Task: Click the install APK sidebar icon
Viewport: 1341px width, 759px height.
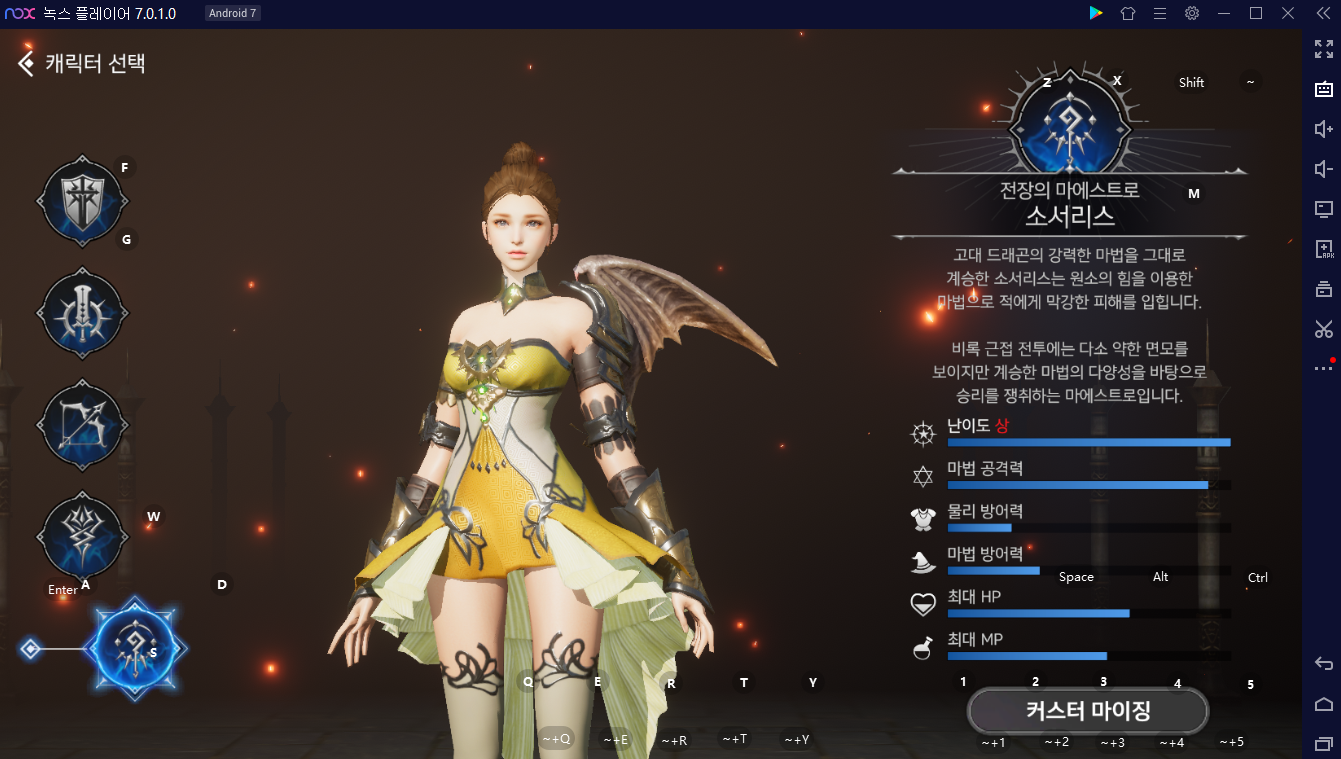Action: point(1323,248)
